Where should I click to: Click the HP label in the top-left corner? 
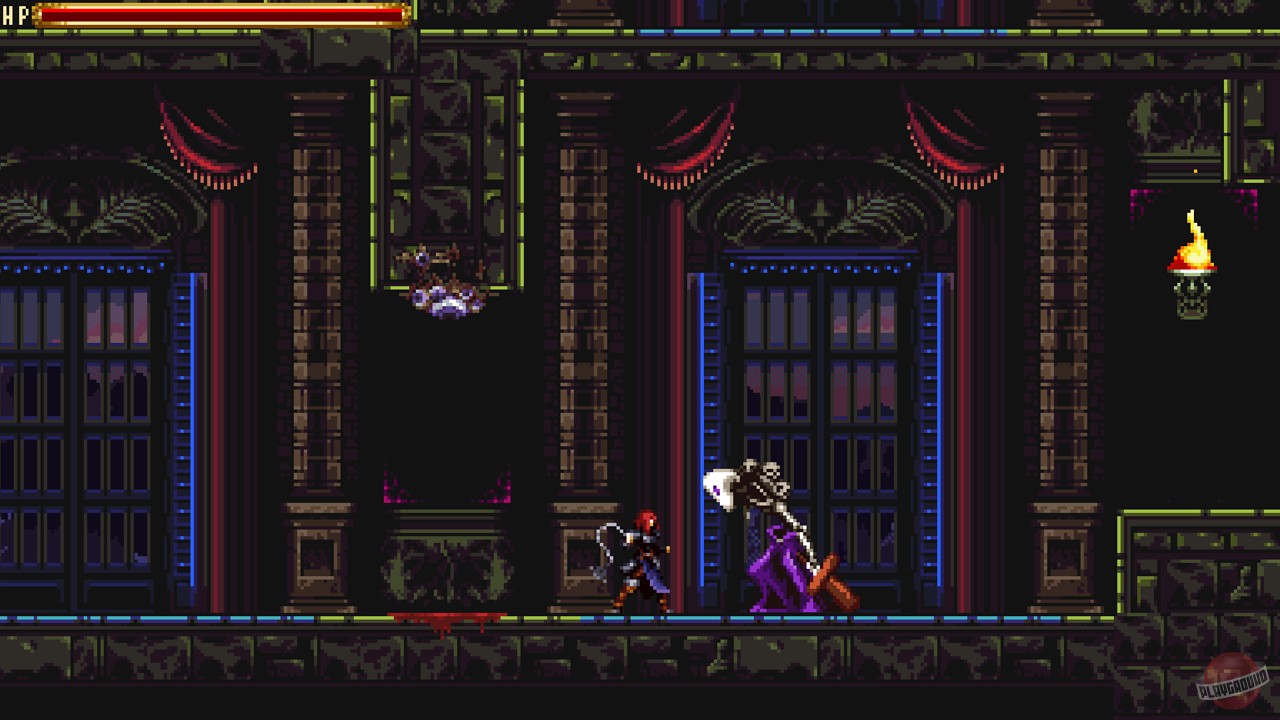17,15
